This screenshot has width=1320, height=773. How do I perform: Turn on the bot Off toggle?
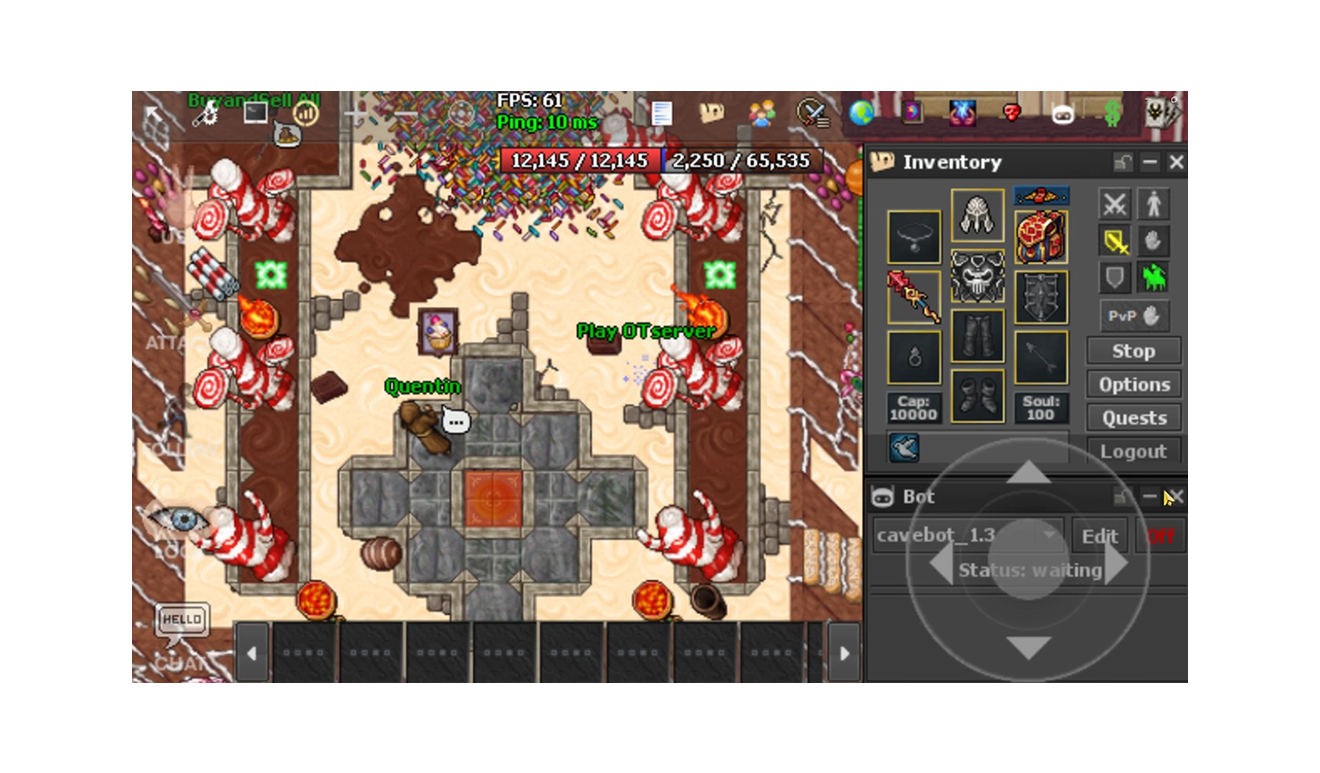(x=1160, y=536)
